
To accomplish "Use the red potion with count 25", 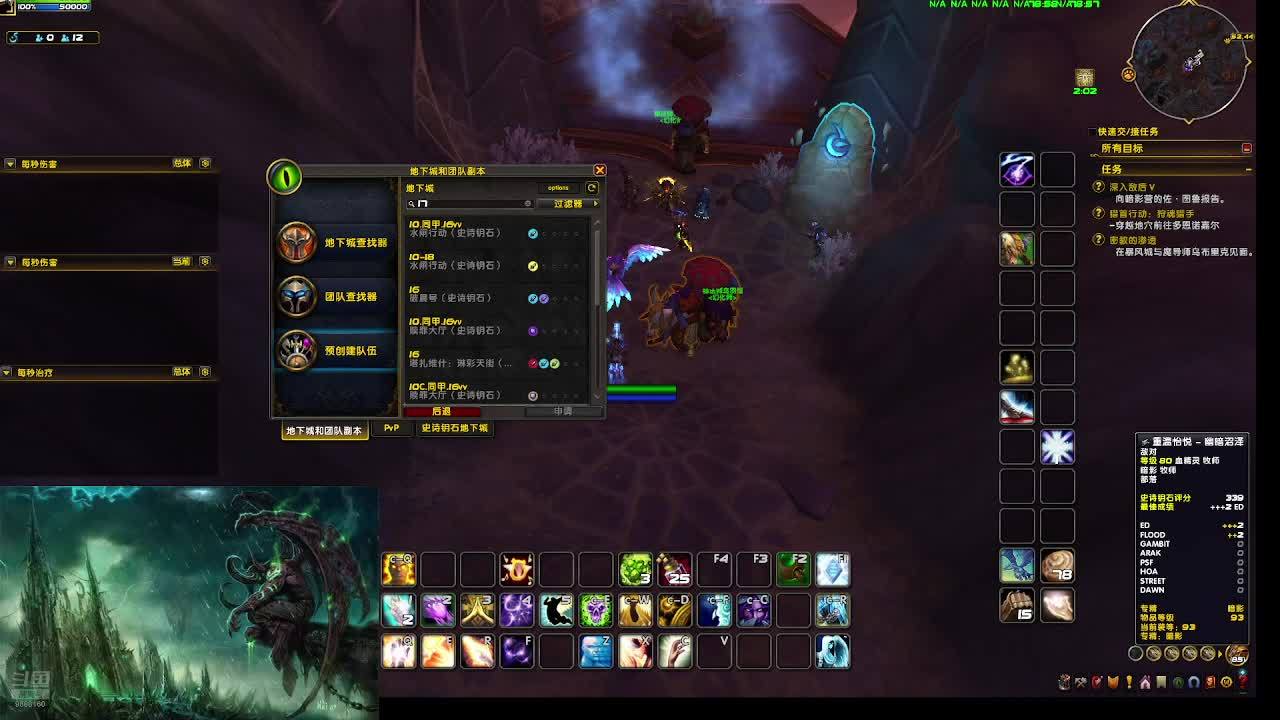I will click(675, 569).
